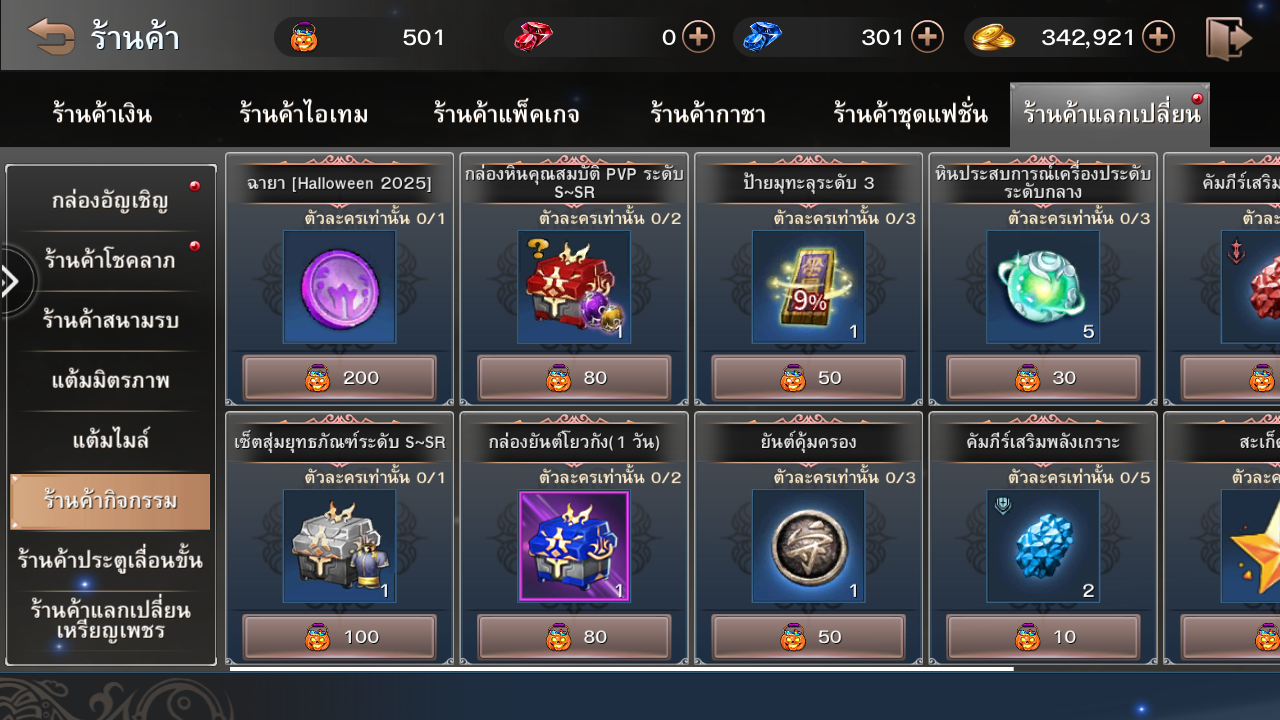Add more red gems with plus button
1280x720 pixels.
click(698, 38)
